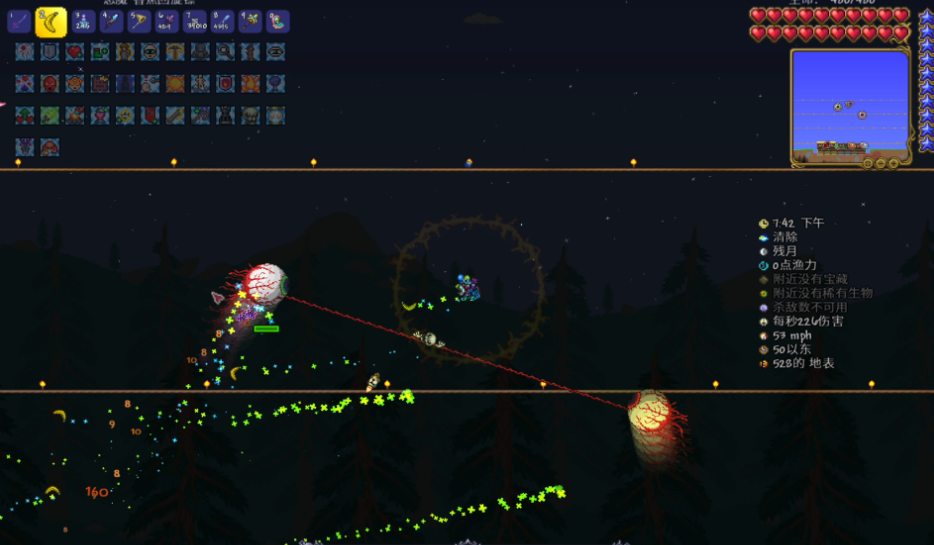
Task: Click the campfire buff icon
Action: (x=75, y=115)
